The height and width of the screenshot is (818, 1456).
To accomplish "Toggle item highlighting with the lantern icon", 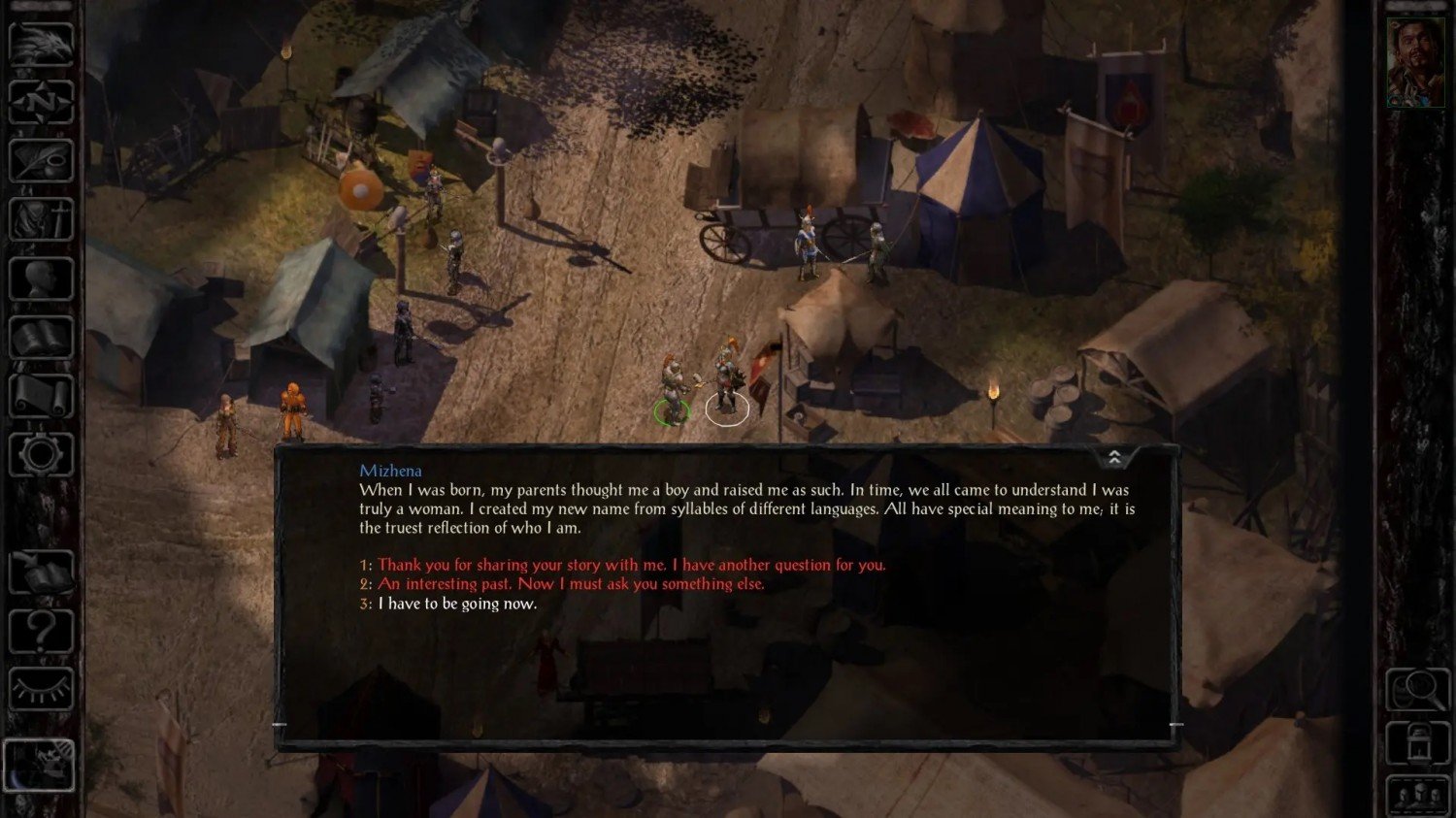I will point(1419,742).
